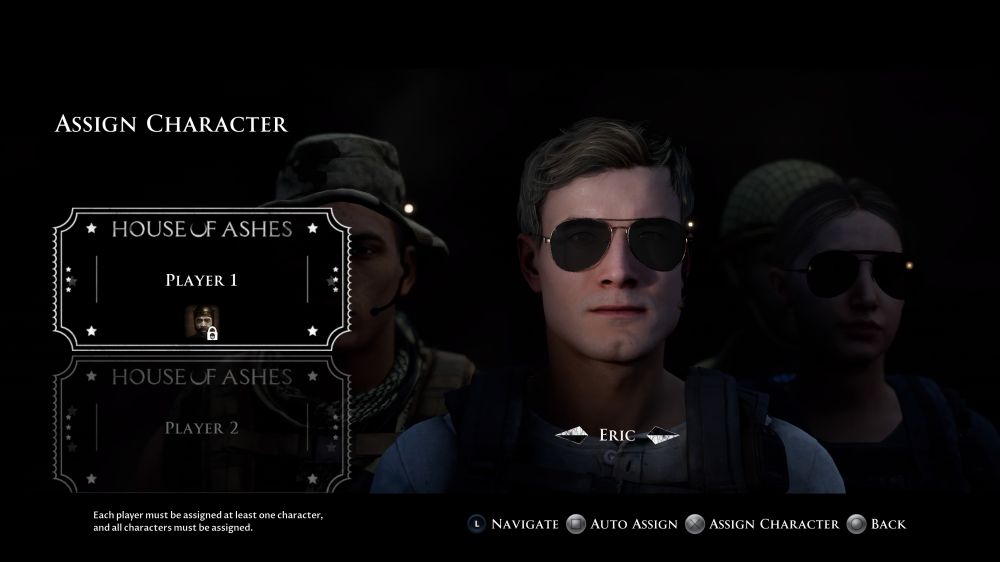
Task: Choose Auto Assign
Action: [622, 523]
